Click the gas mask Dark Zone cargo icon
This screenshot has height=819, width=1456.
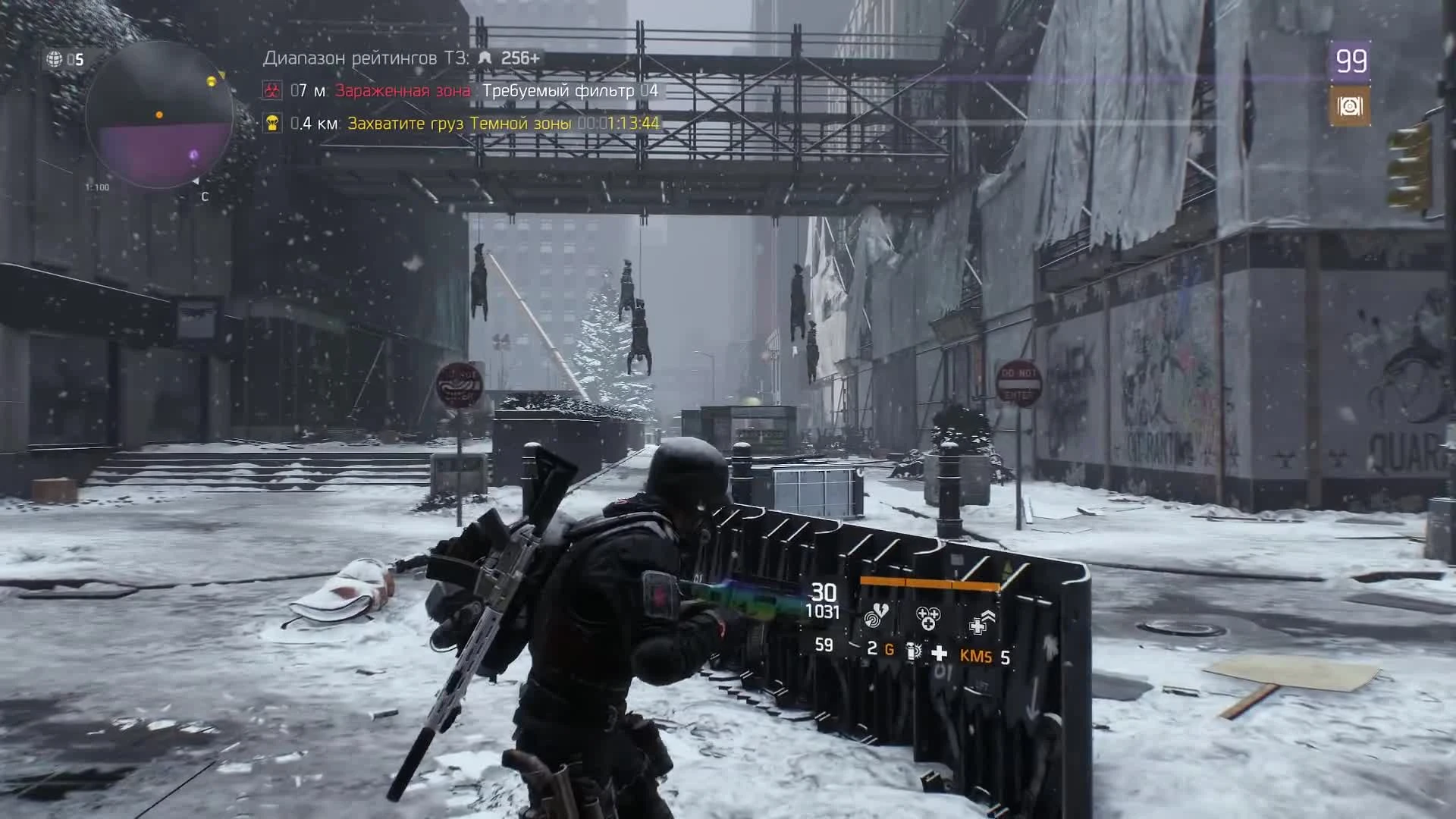271,121
